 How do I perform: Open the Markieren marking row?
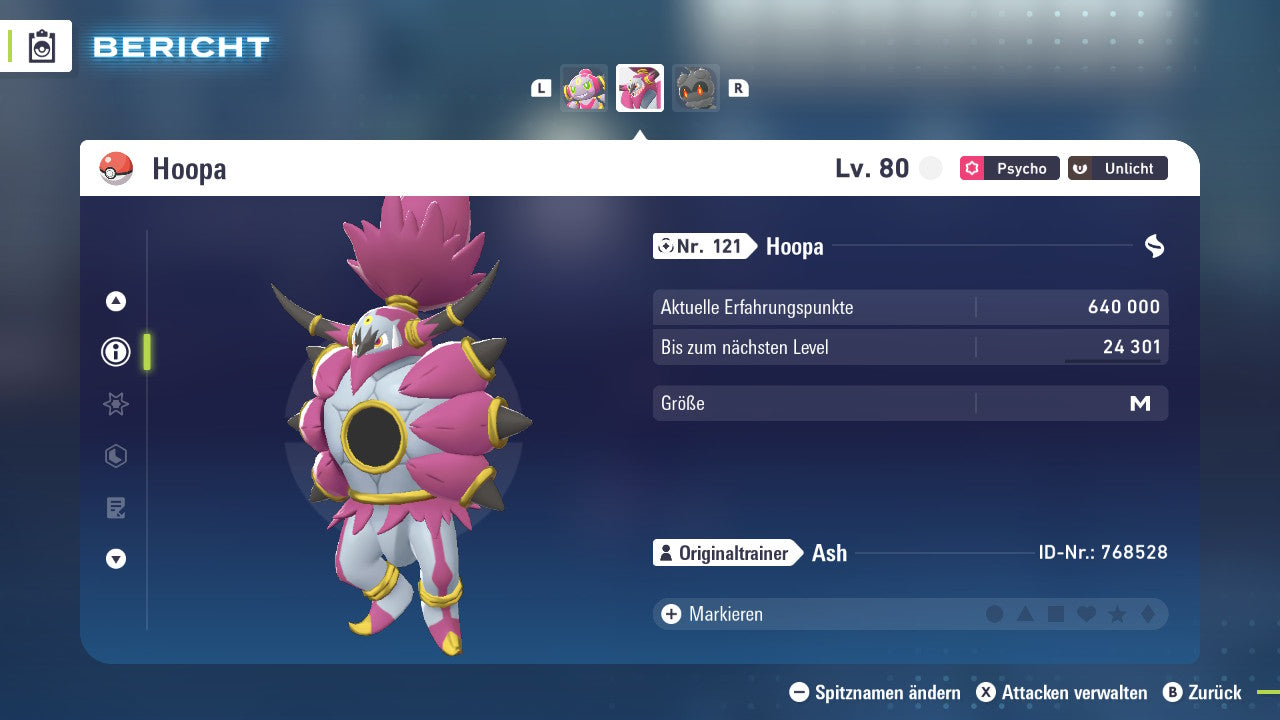click(x=725, y=614)
